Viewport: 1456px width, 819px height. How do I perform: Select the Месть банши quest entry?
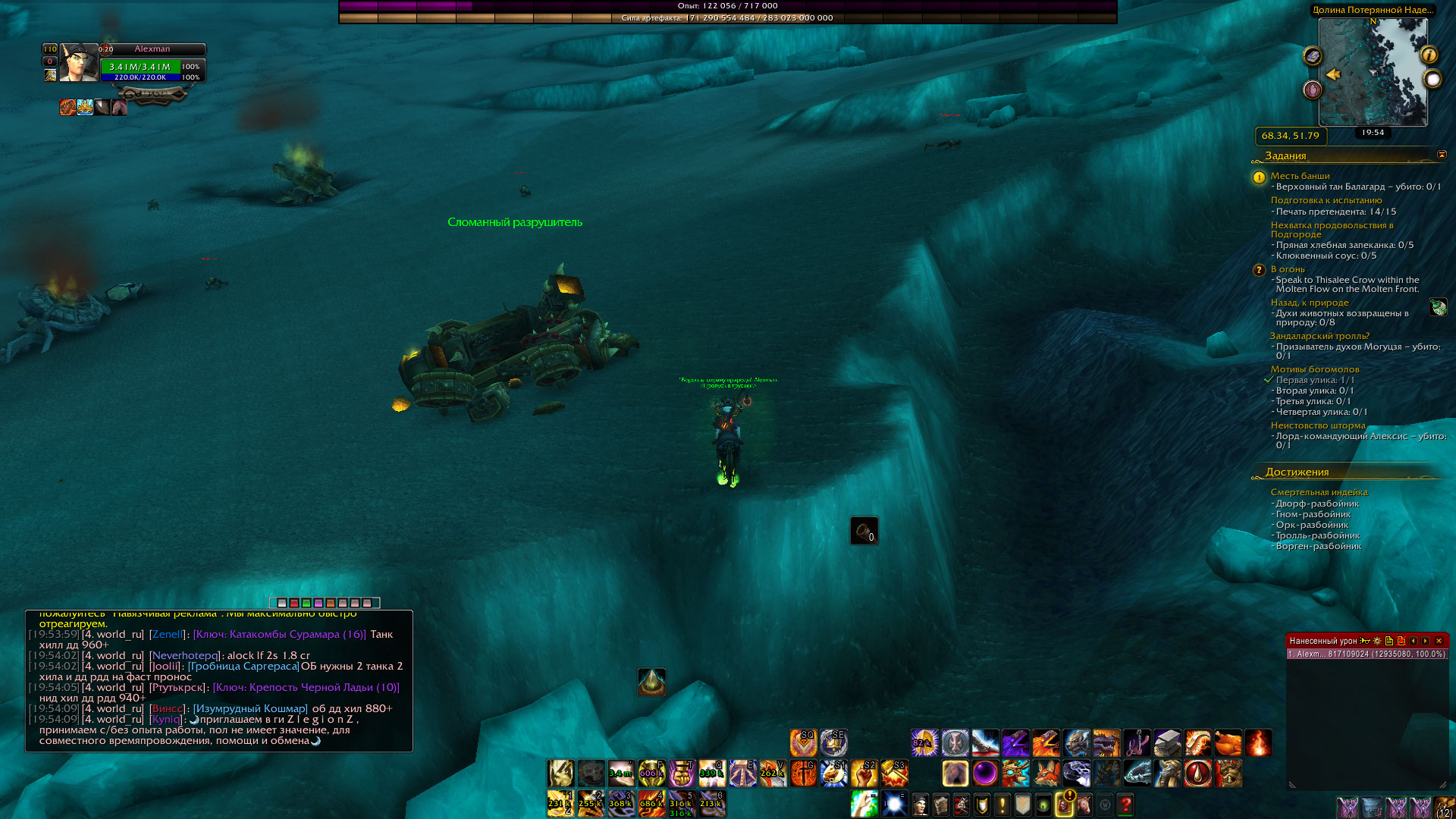pyautogui.click(x=1300, y=176)
